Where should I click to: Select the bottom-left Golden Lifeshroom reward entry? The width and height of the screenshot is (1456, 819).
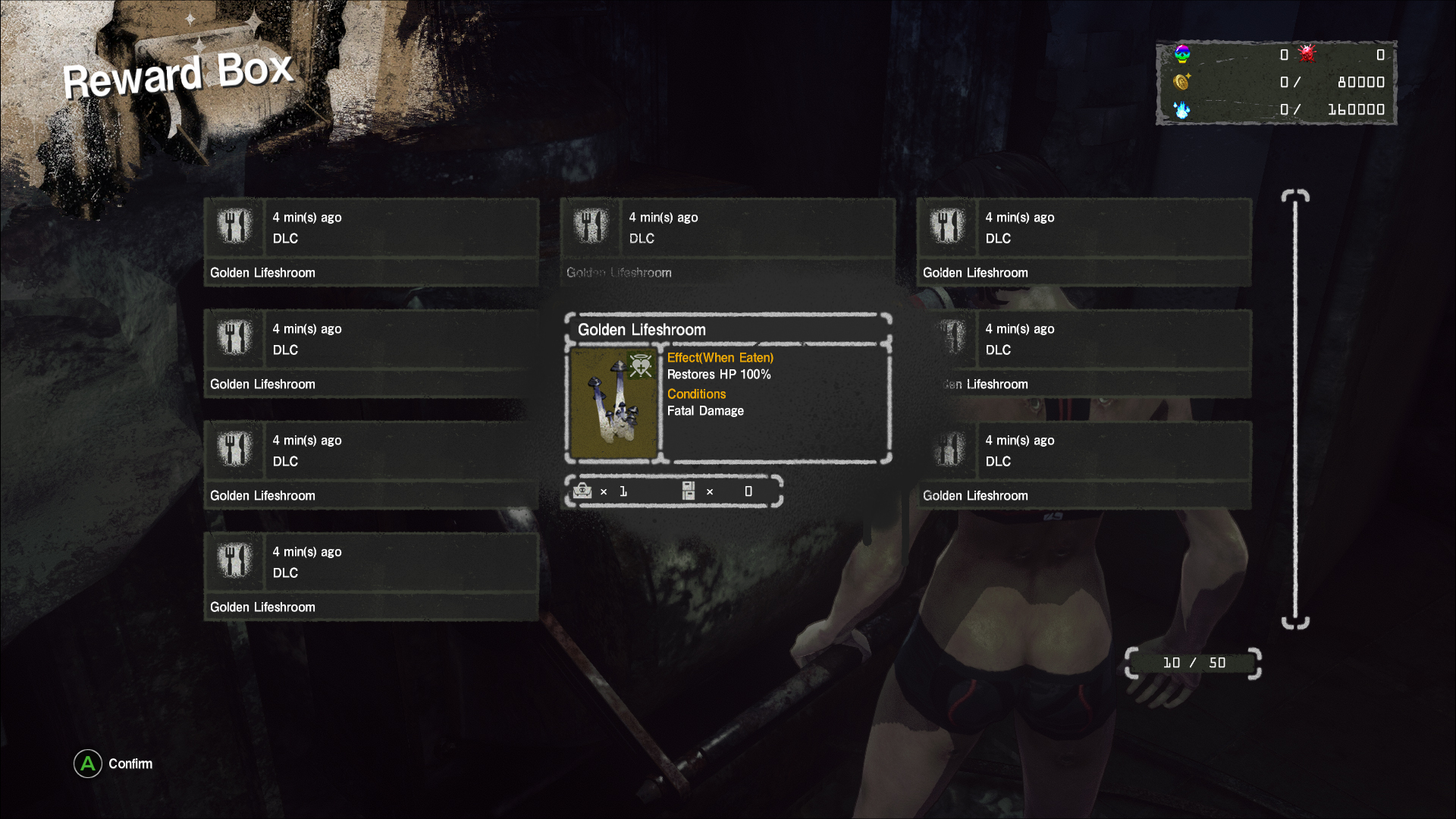[x=372, y=576]
